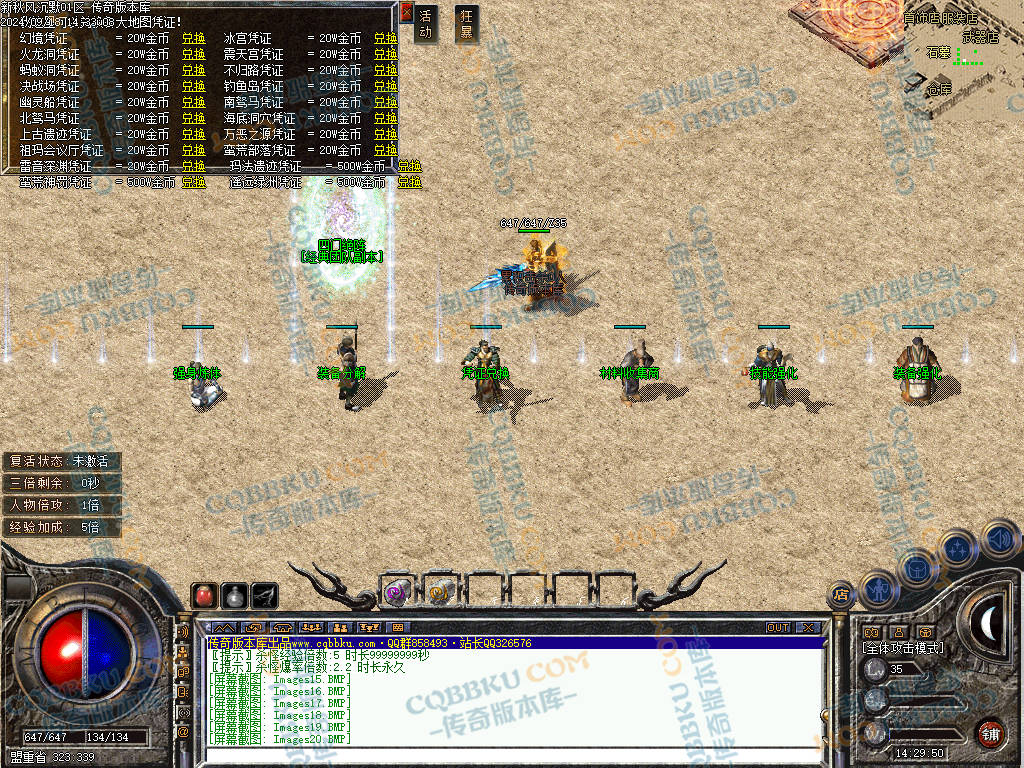Exchange for the 冰宫凭证 pass
The image size is (1024, 768).
click(386, 38)
